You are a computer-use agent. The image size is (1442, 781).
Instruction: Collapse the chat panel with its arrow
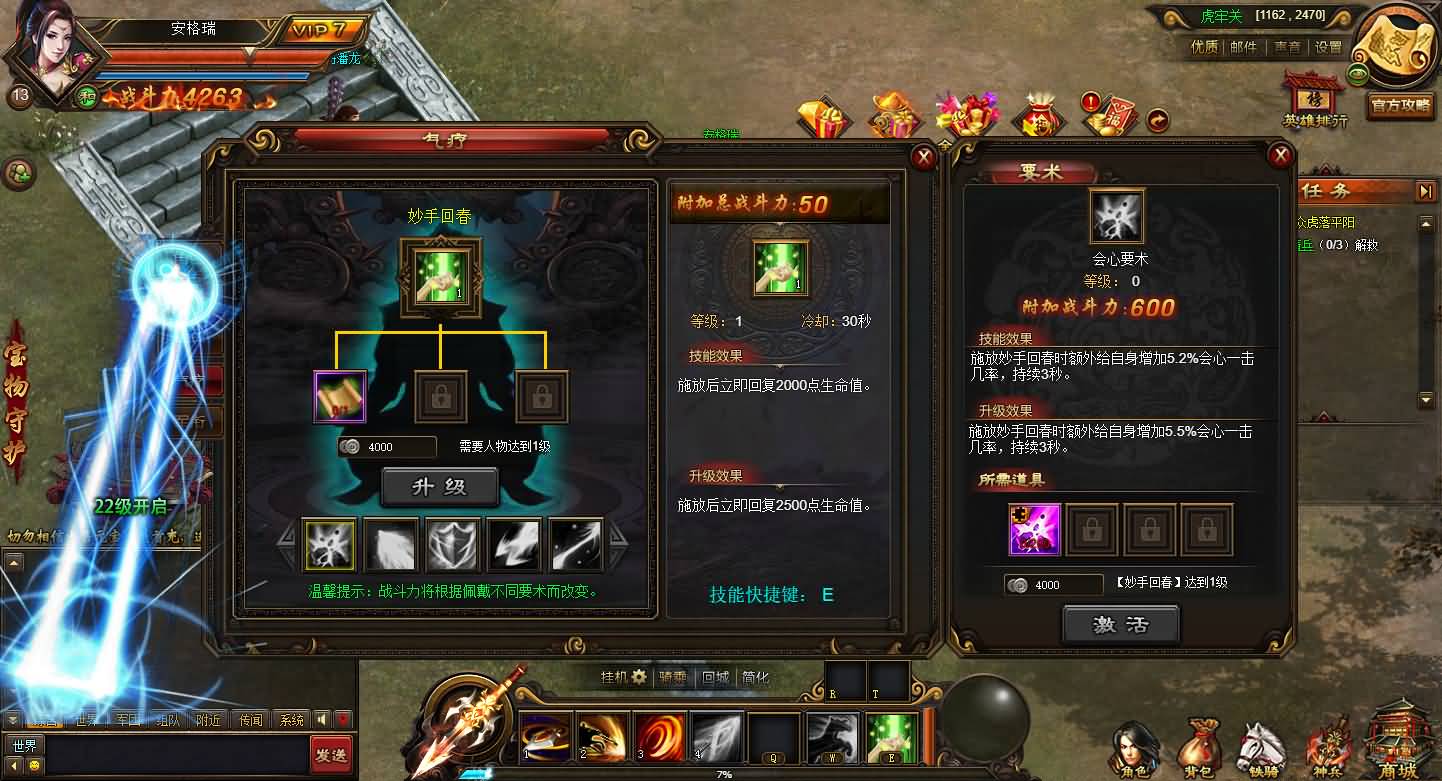pos(12,719)
